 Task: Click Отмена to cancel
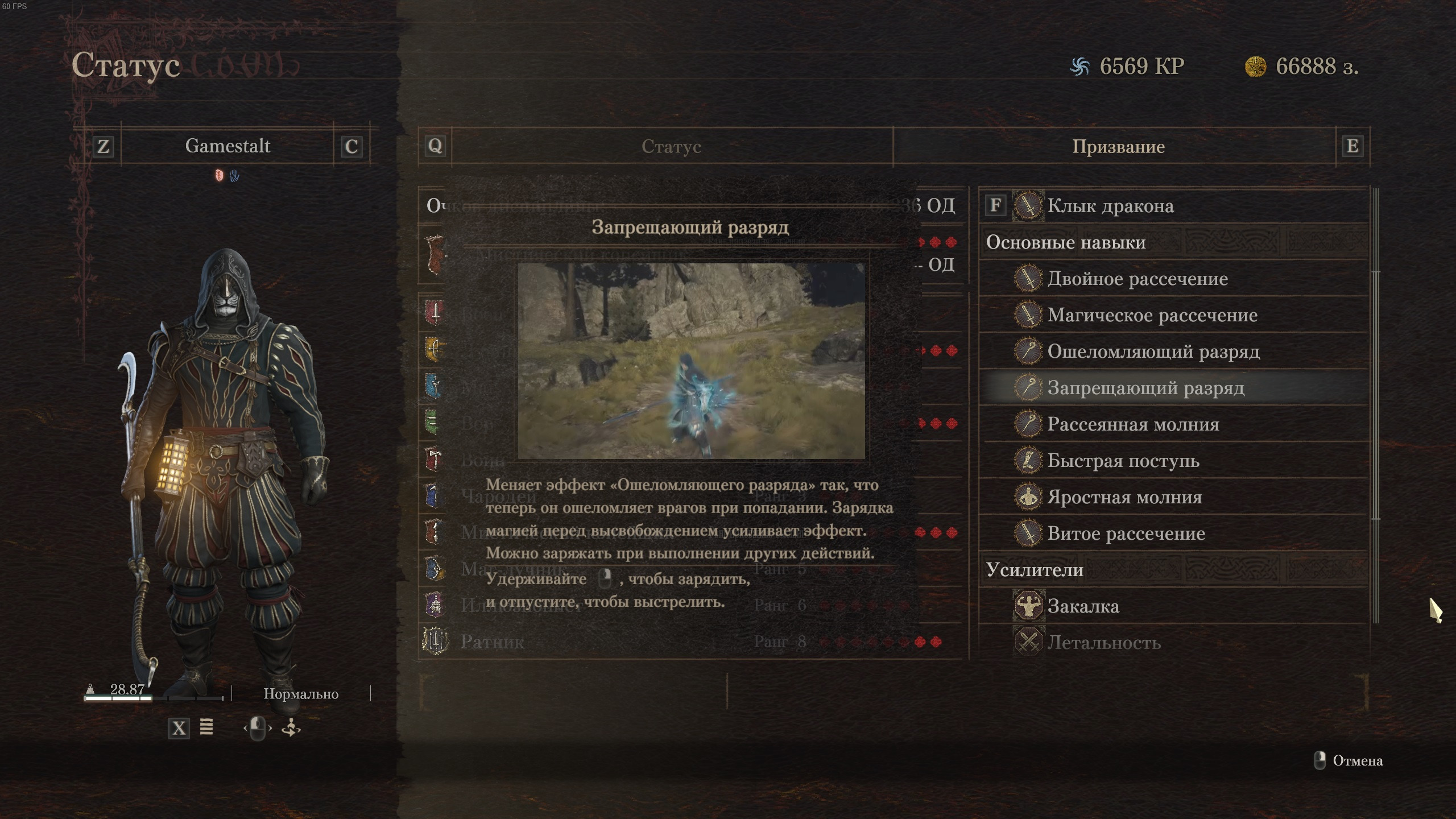click(1357, 761)
